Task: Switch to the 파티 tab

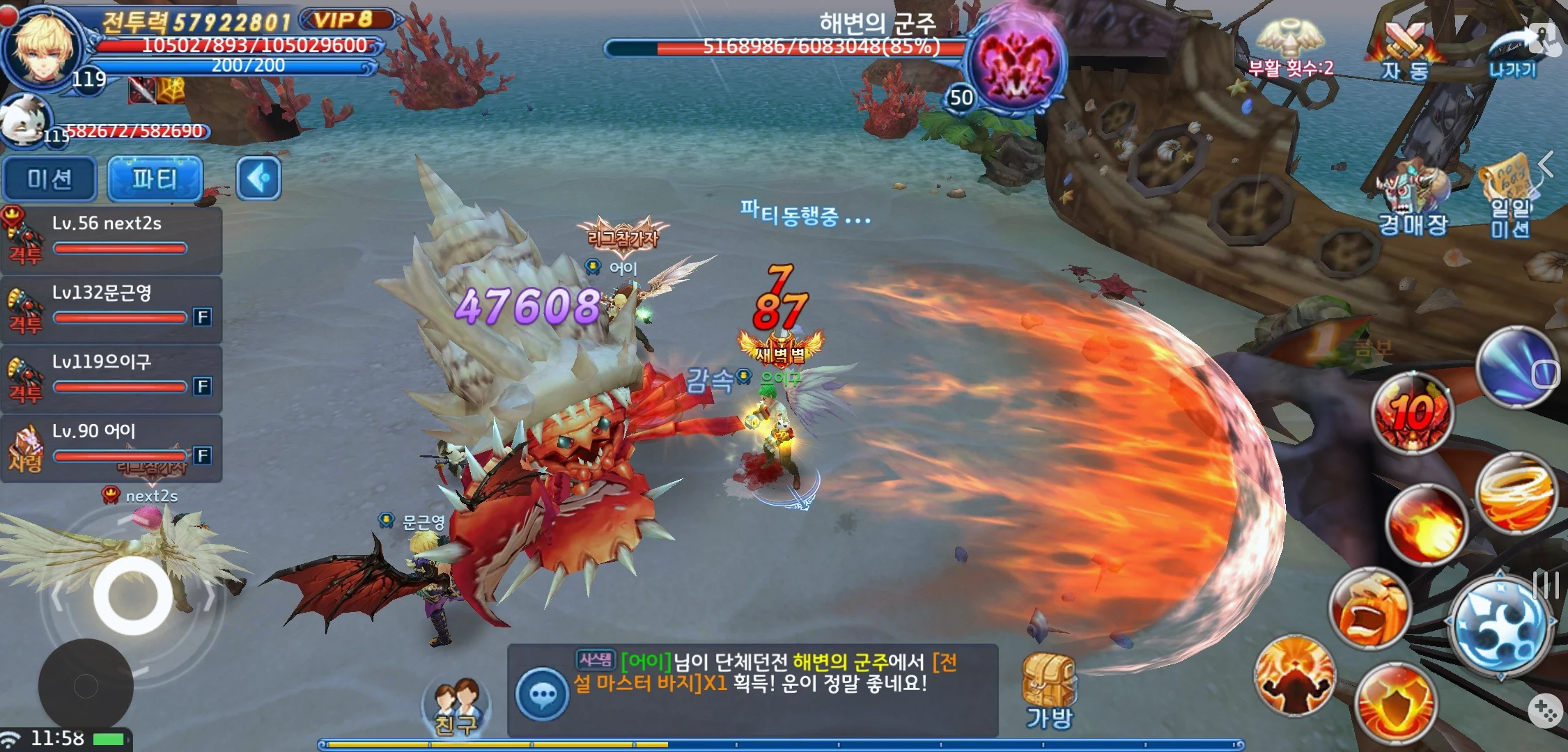Action: pos(155,179)
